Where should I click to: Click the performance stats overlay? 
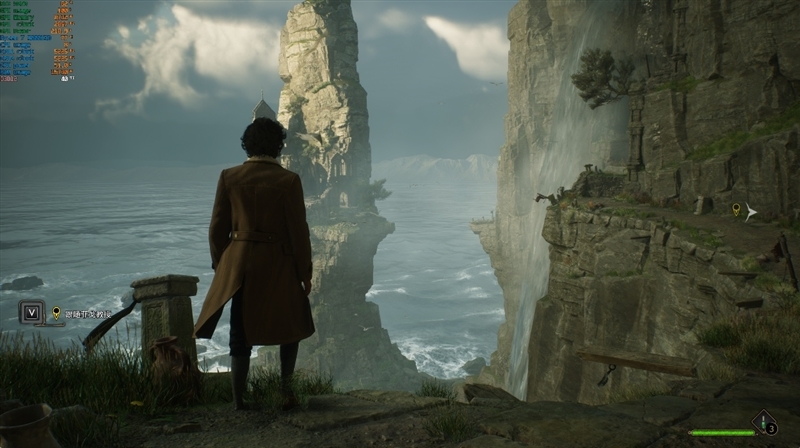(37, 40)
